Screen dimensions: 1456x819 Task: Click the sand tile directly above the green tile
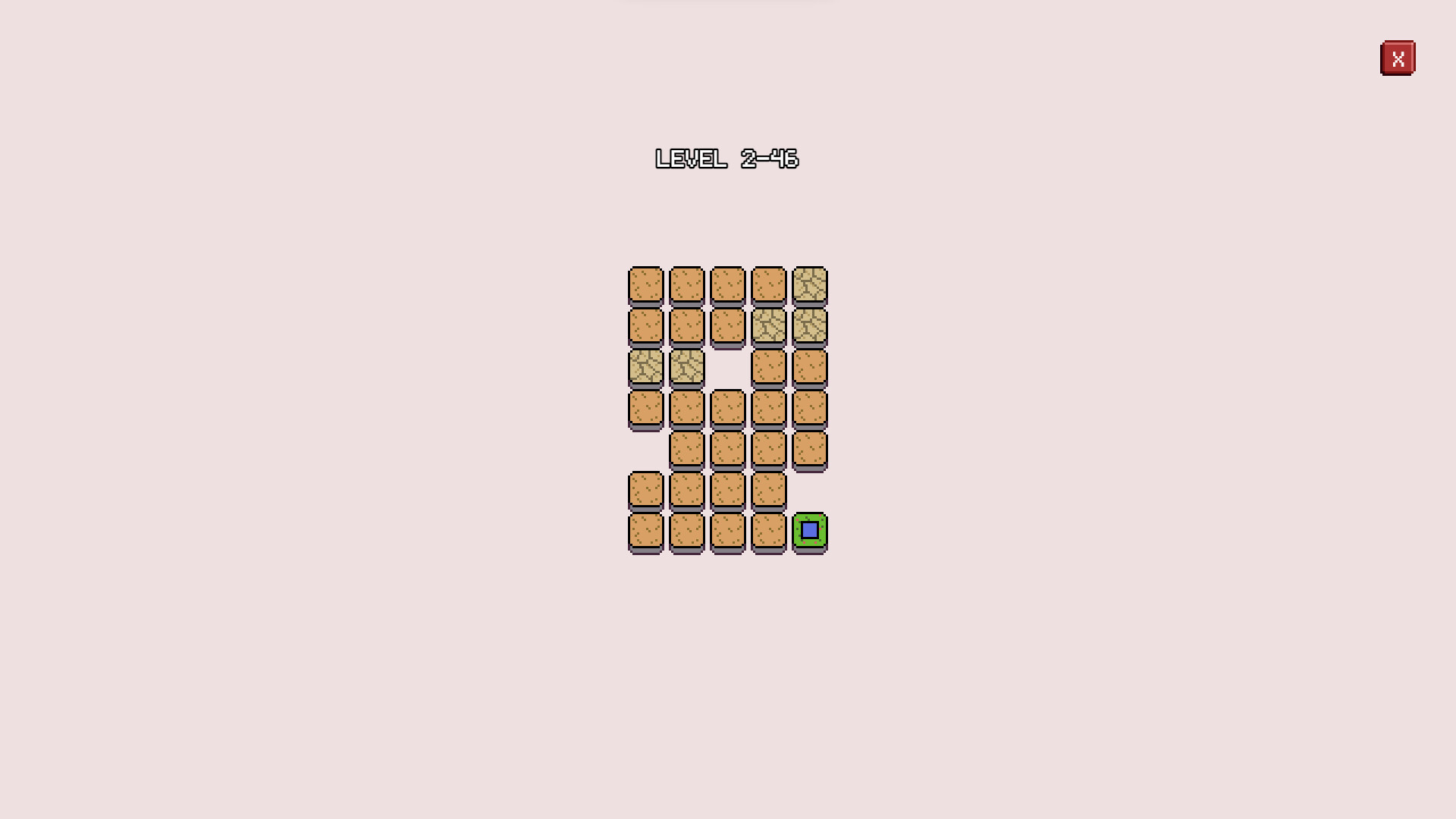[x=810, y=450]
